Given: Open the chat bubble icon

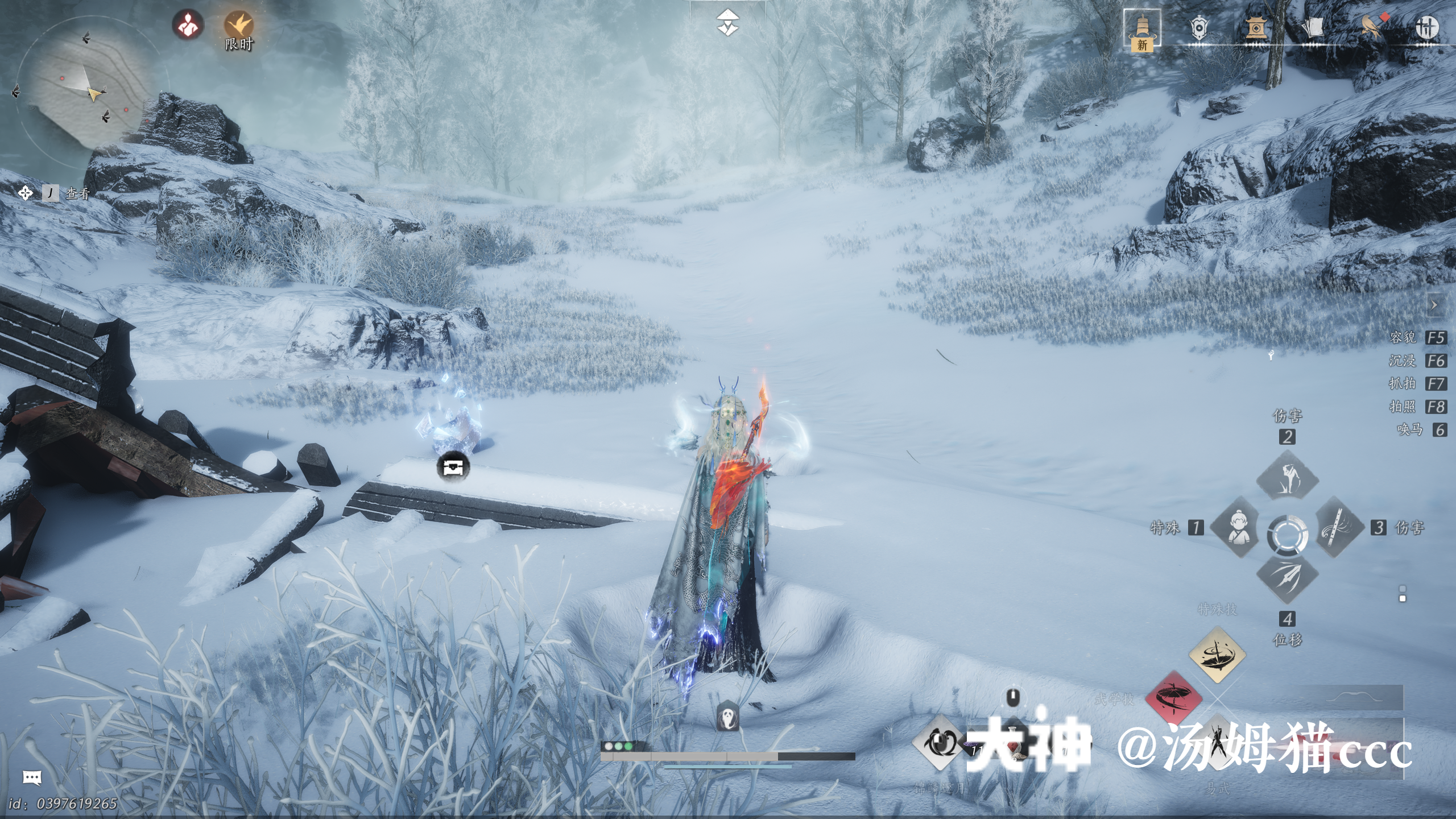Looking at the screenshot, I should tap(32, 777).
